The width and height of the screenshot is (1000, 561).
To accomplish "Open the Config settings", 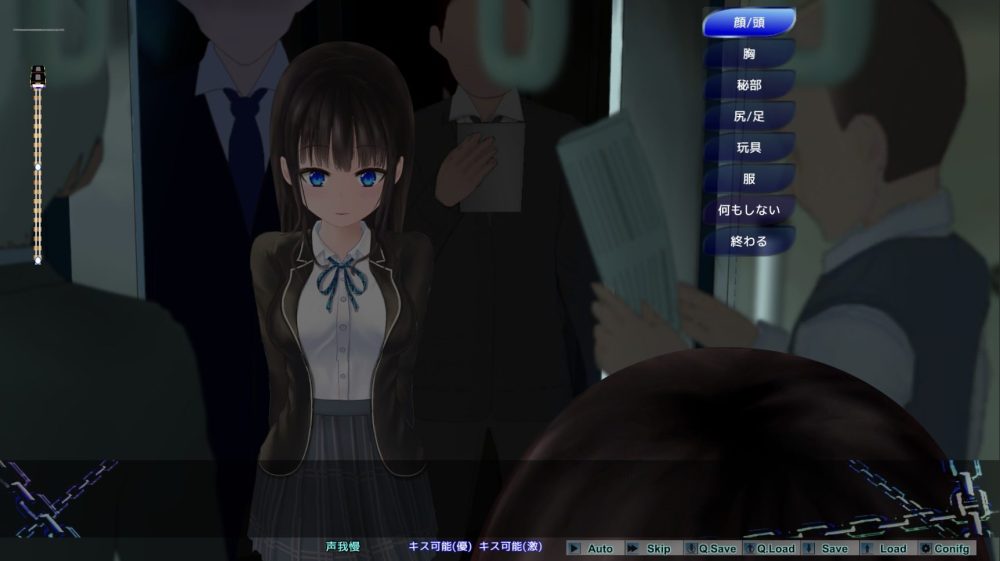I will point(946,548).
